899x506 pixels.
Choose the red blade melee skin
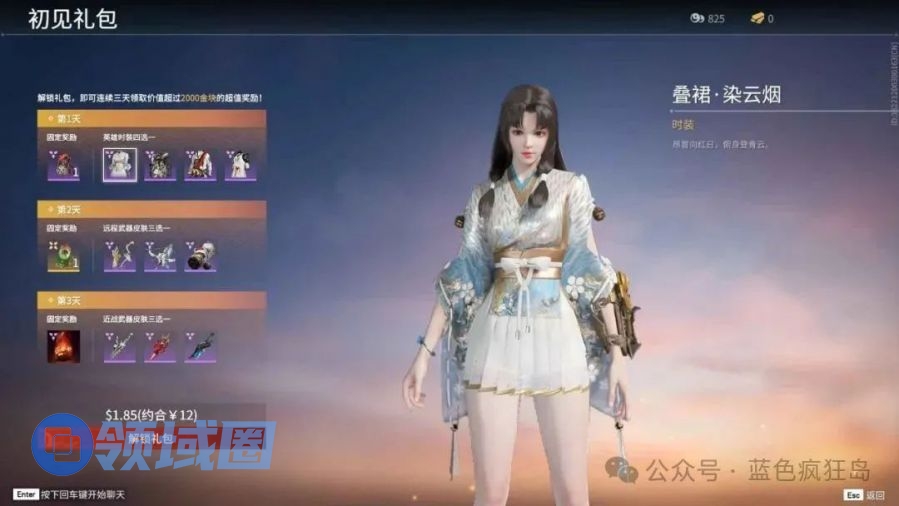point(160,346)
